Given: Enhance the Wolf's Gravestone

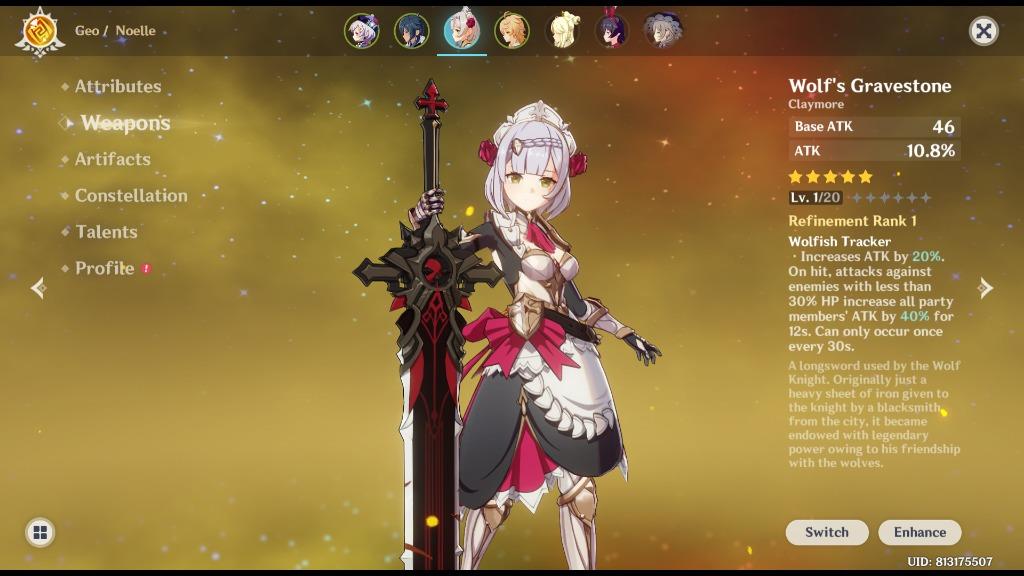Looking at the screenshot, I should pyautogui.click(x=919, y=532).
